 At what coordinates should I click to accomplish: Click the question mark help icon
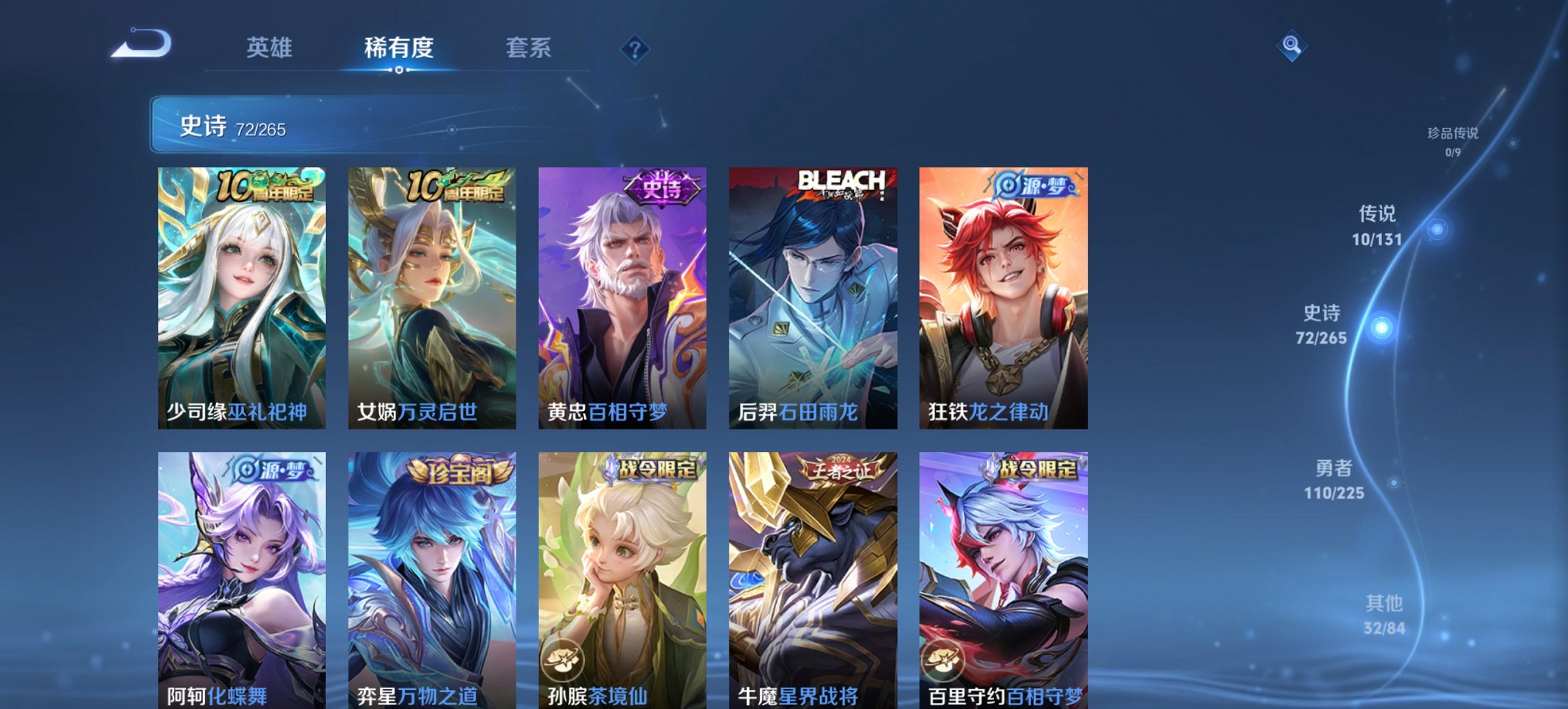pyautogui.click(x=635, y=48)
